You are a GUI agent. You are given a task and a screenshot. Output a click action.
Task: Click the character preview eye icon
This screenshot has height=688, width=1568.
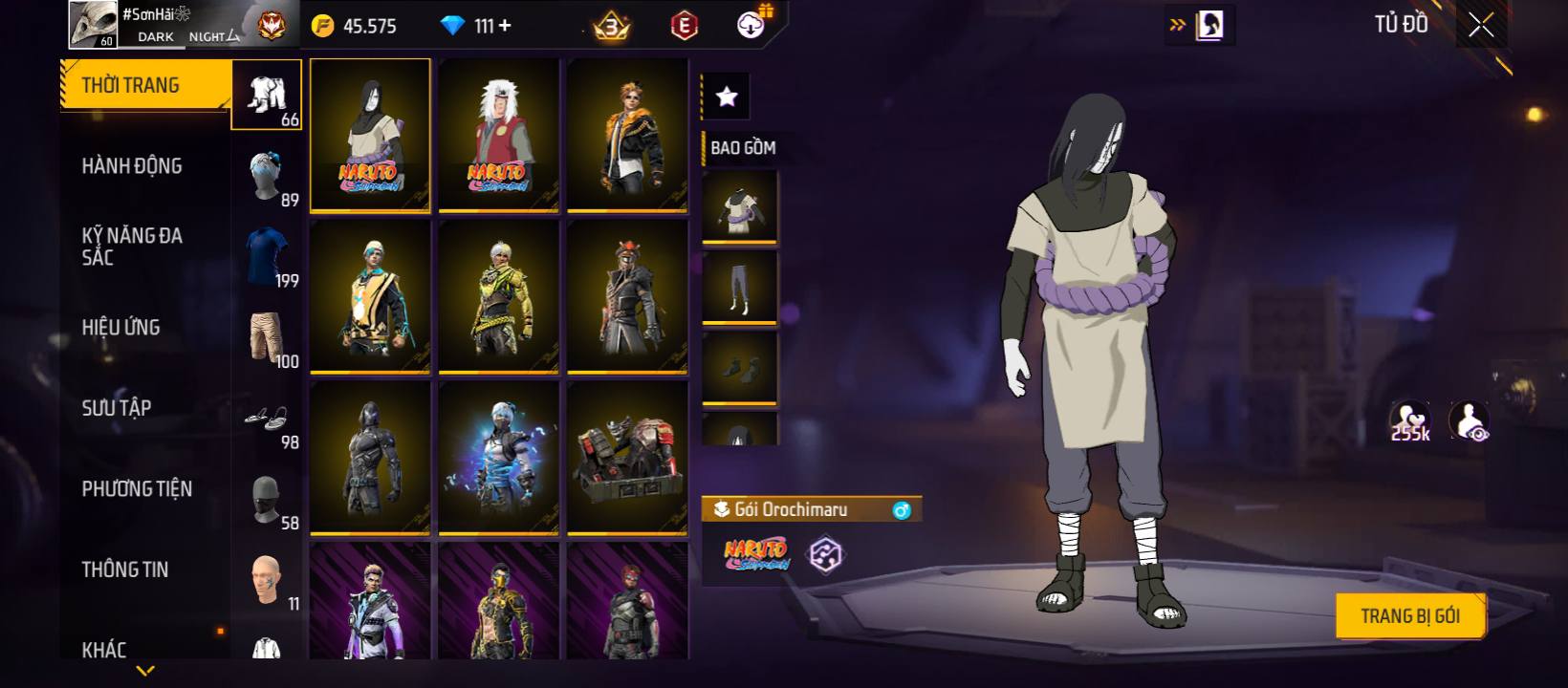point(1470,420)
